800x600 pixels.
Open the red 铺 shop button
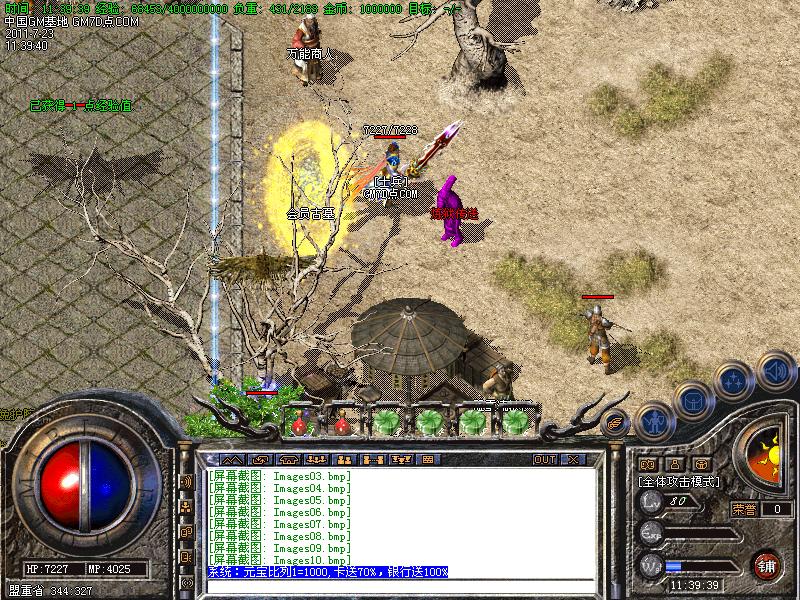click(x=767, y=563)
